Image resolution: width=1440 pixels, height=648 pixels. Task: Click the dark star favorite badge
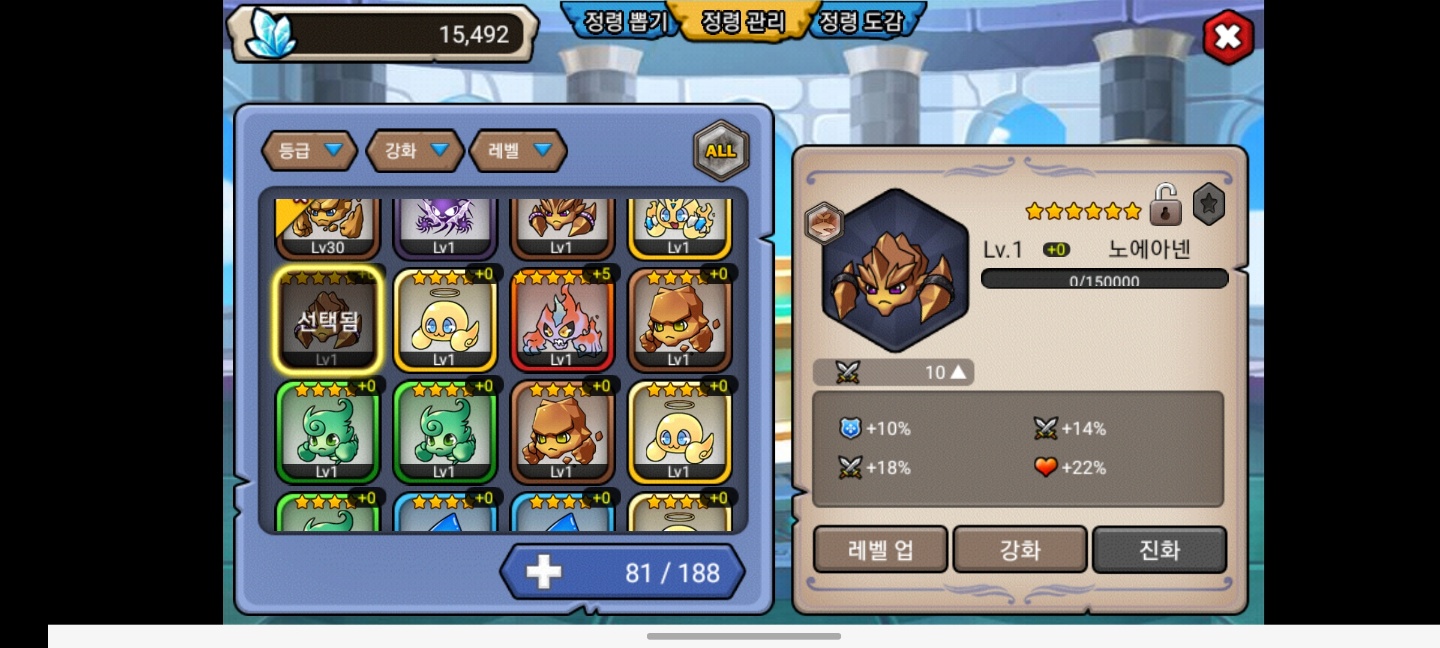tap(1208, 204)
